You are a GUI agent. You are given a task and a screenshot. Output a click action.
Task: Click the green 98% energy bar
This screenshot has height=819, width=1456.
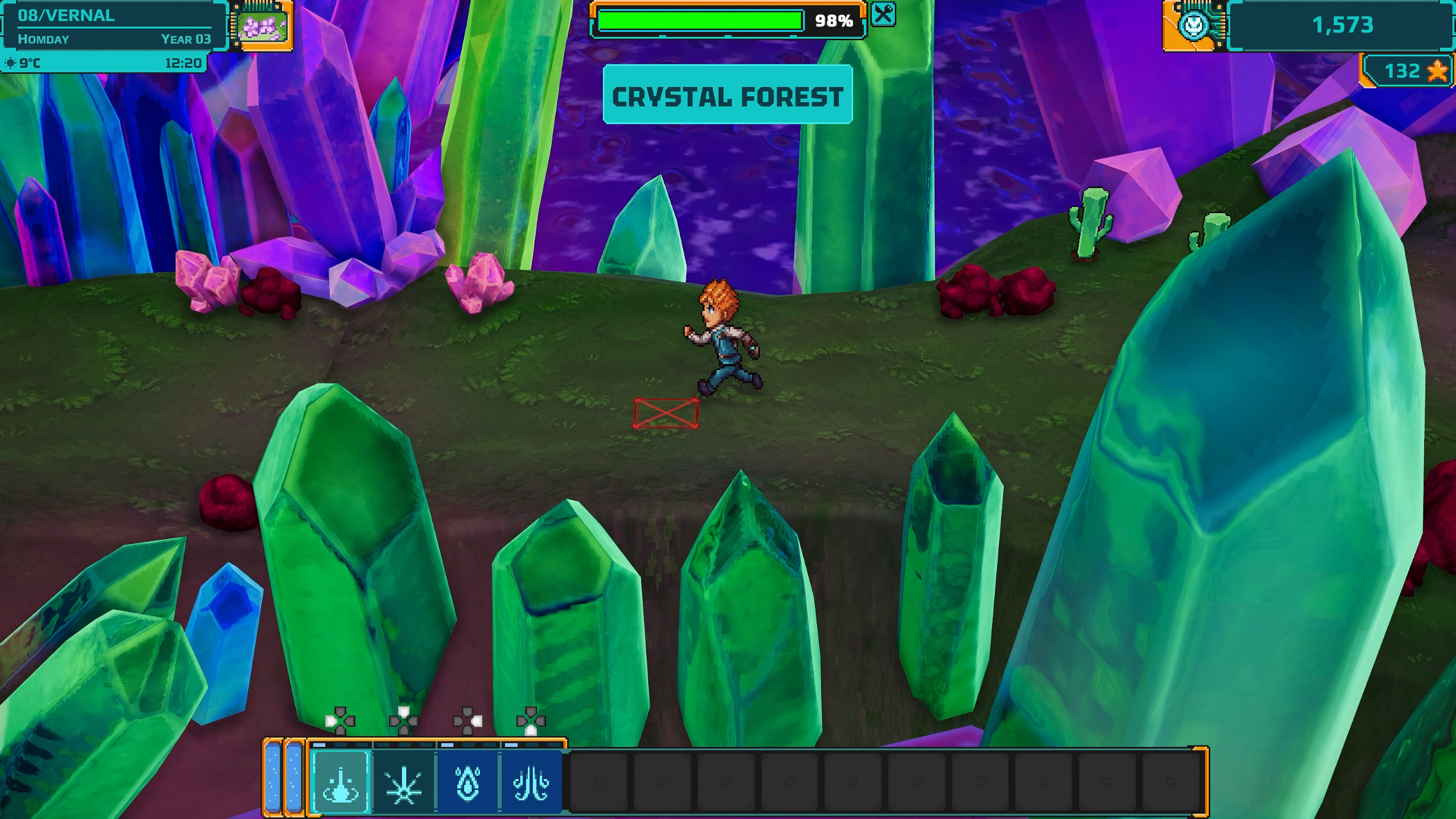coord(701,21)
